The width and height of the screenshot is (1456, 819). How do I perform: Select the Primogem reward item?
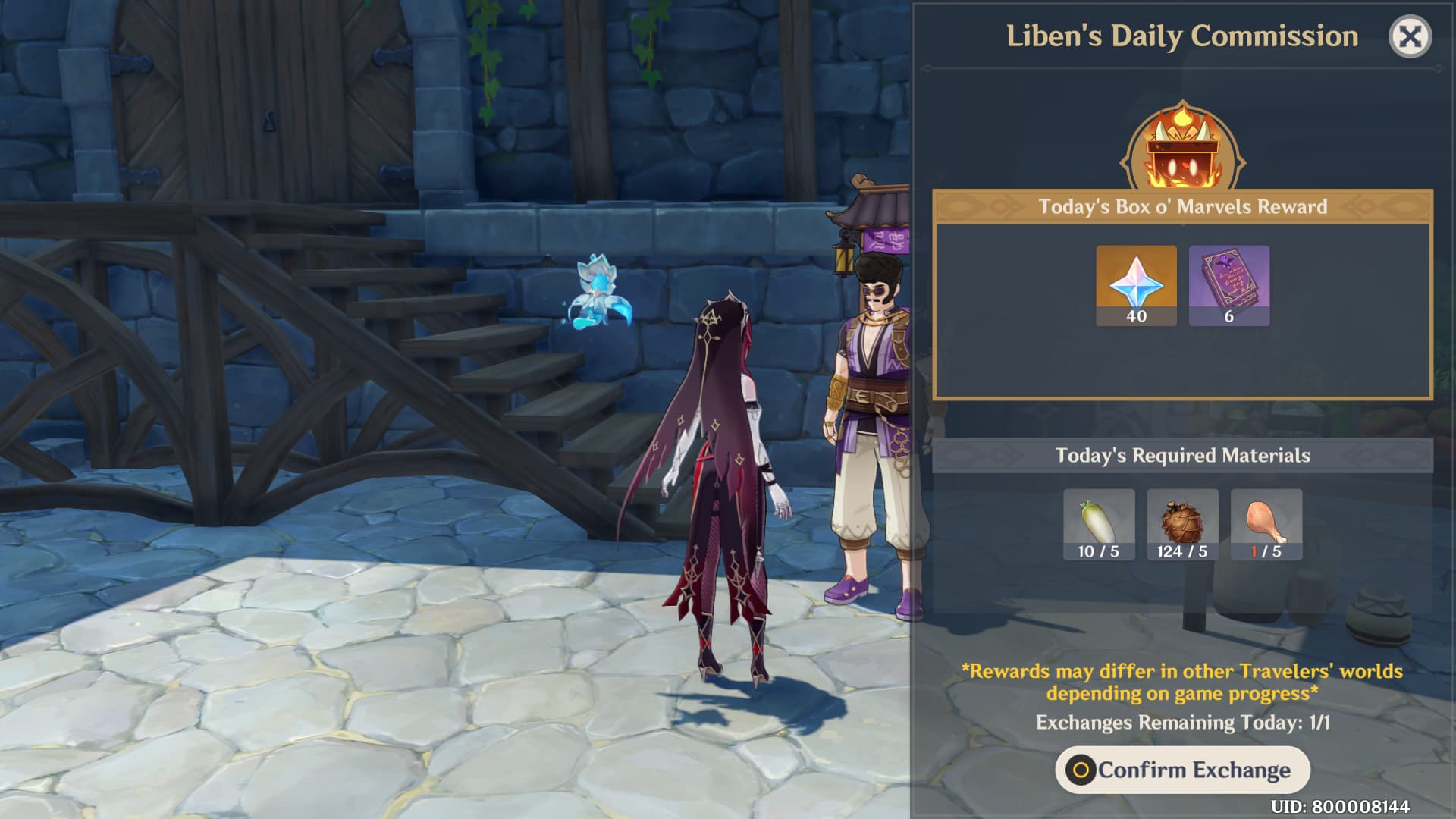tap(1136, 285)
